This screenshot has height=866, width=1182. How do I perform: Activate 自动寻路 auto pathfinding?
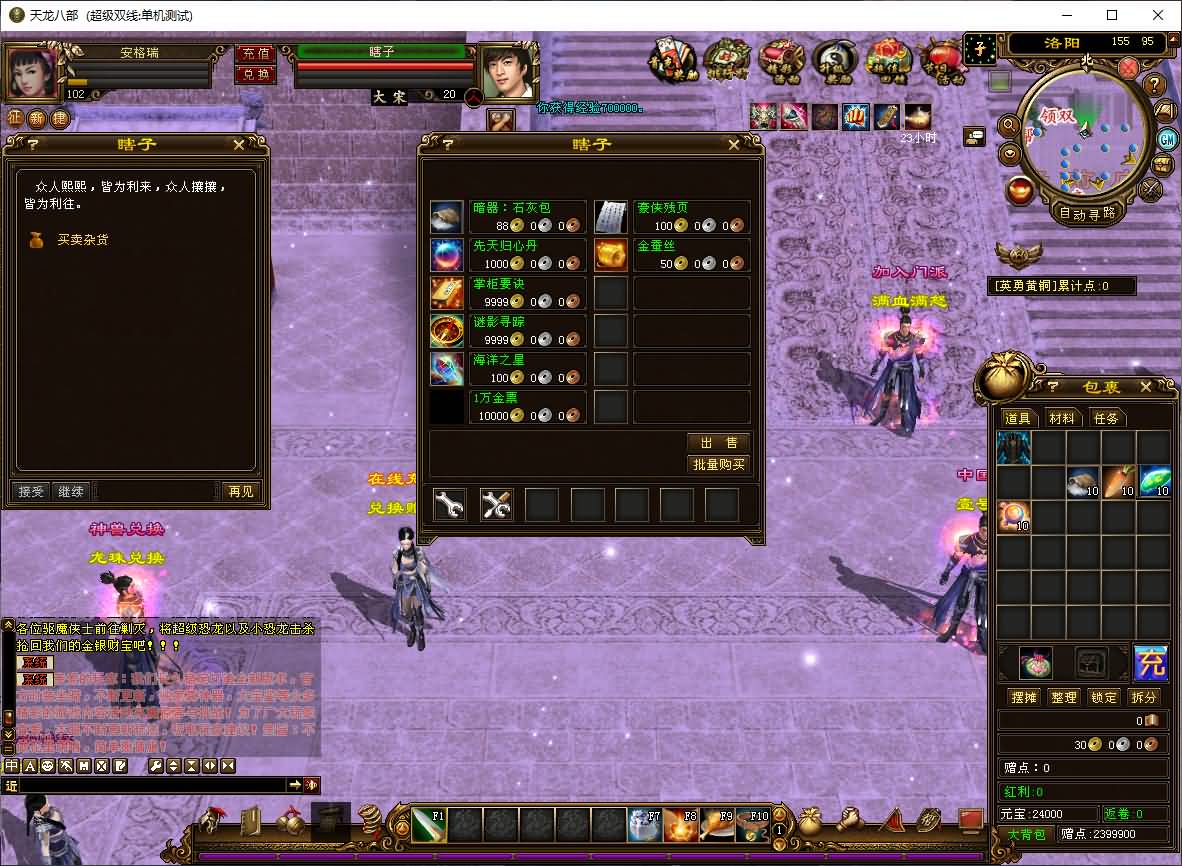pos(1087,212)
